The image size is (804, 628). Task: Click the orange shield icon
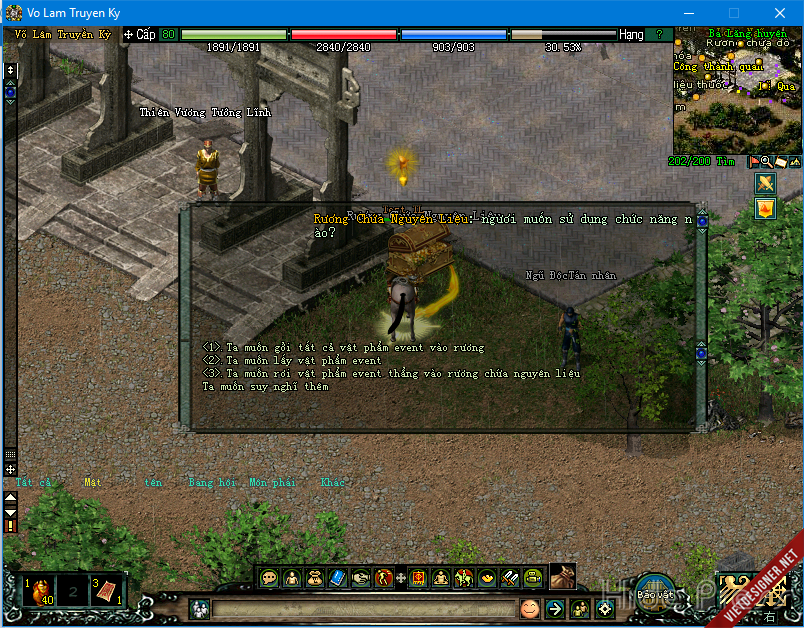pos(765,208)
